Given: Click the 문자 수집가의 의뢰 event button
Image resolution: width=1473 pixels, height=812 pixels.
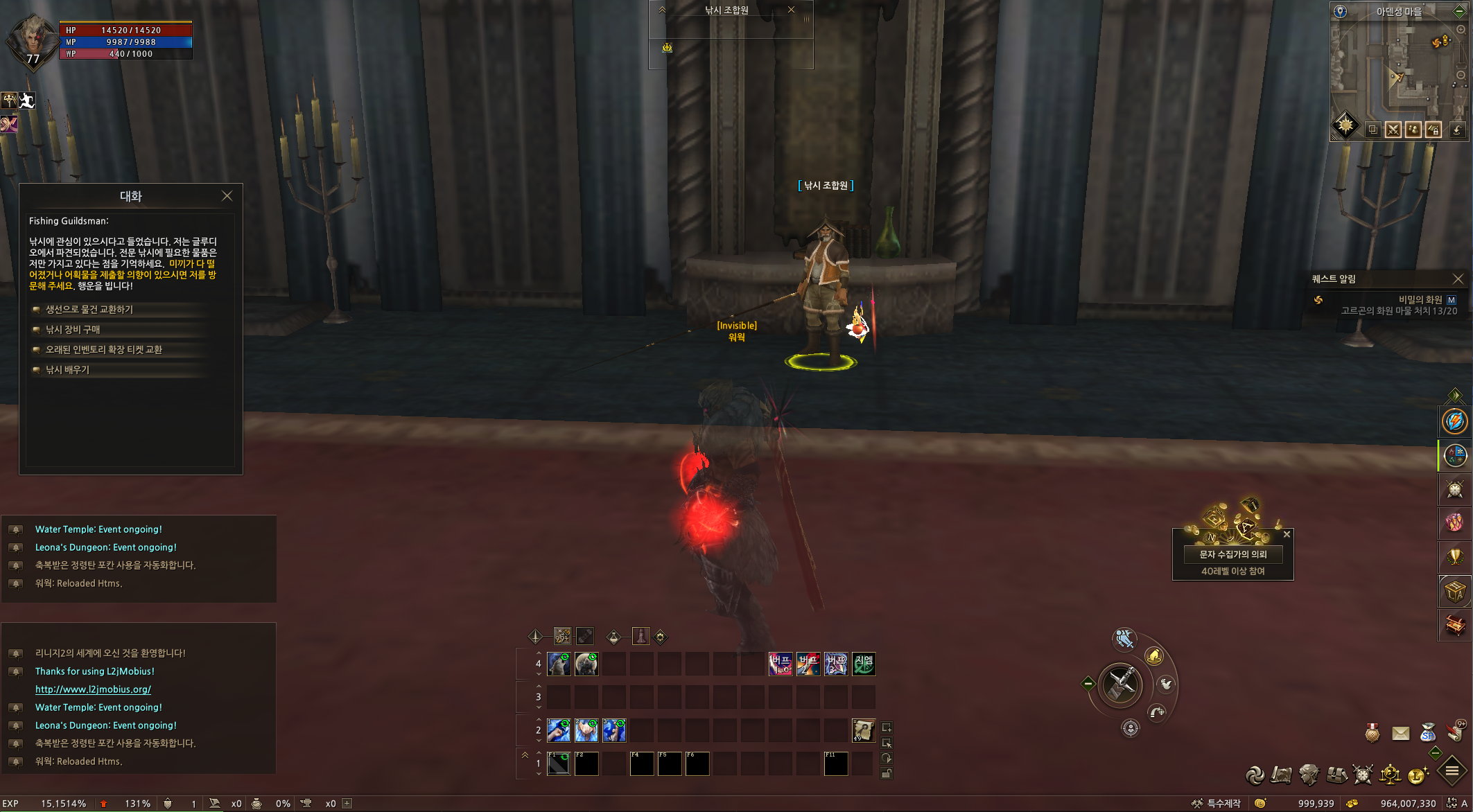Looking at the screenshot, I should coord(1232,554).
